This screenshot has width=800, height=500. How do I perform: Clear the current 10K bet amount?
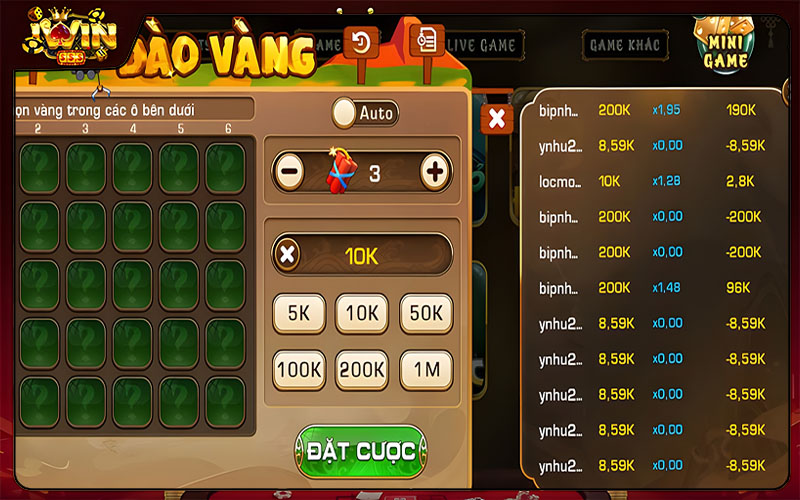coord(288,254)
